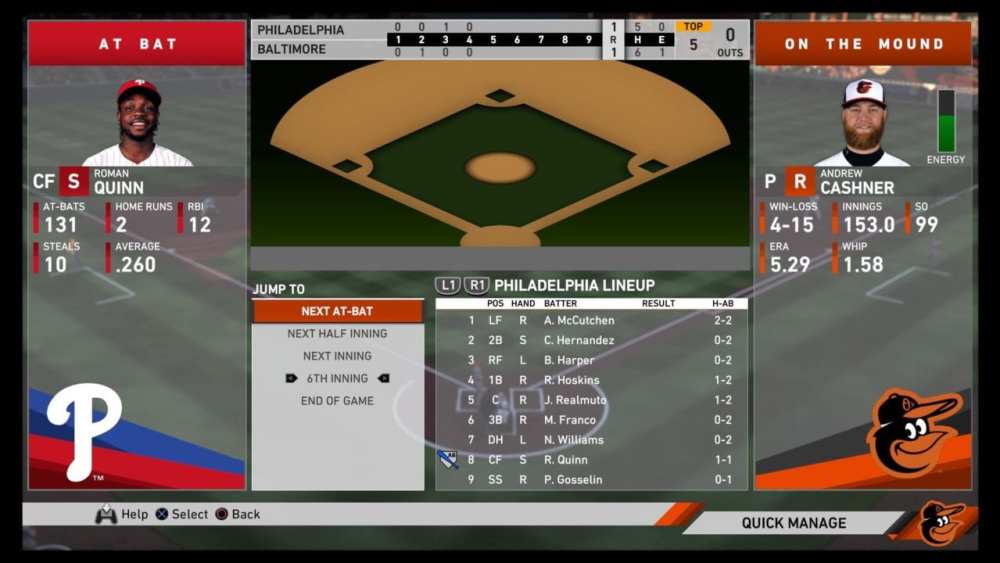The height and width of the screenshot is (563, 1000).
Task: Choose Next Half Inning option
Action: click(337, 334)
